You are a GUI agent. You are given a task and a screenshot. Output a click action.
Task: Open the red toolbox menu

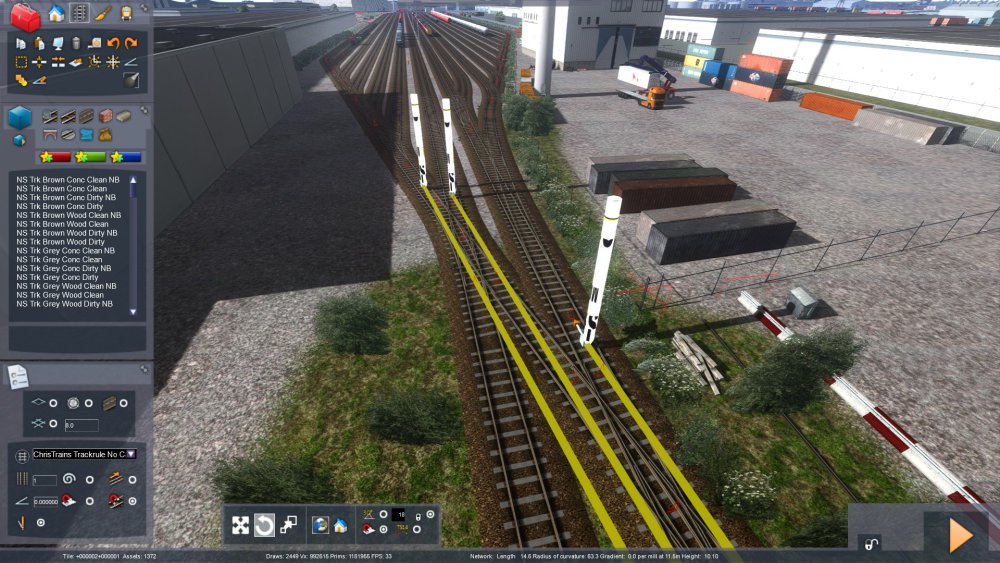click(x=26, y=15)
